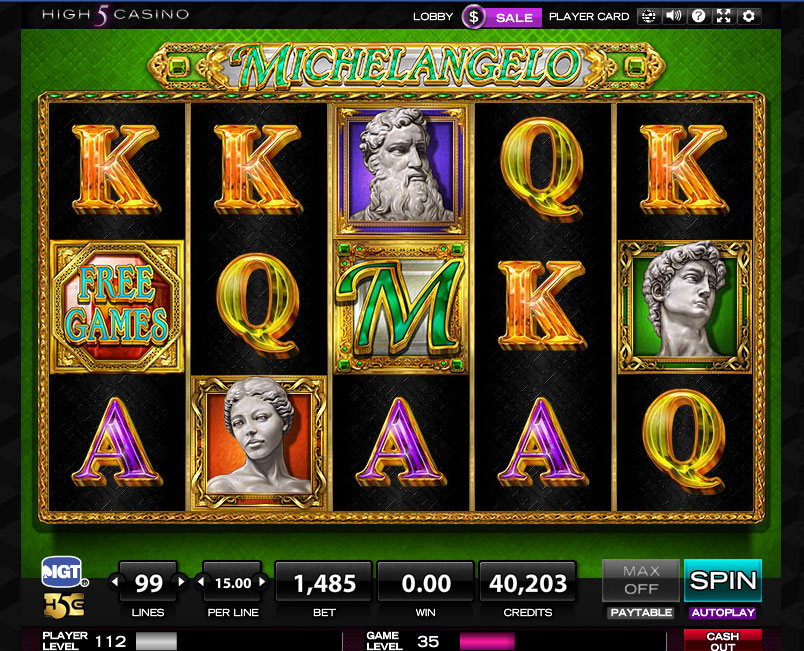This screenshot has height=651, width=804.
Task: Start Autoplay mode
Action: [x=722, y=612]
